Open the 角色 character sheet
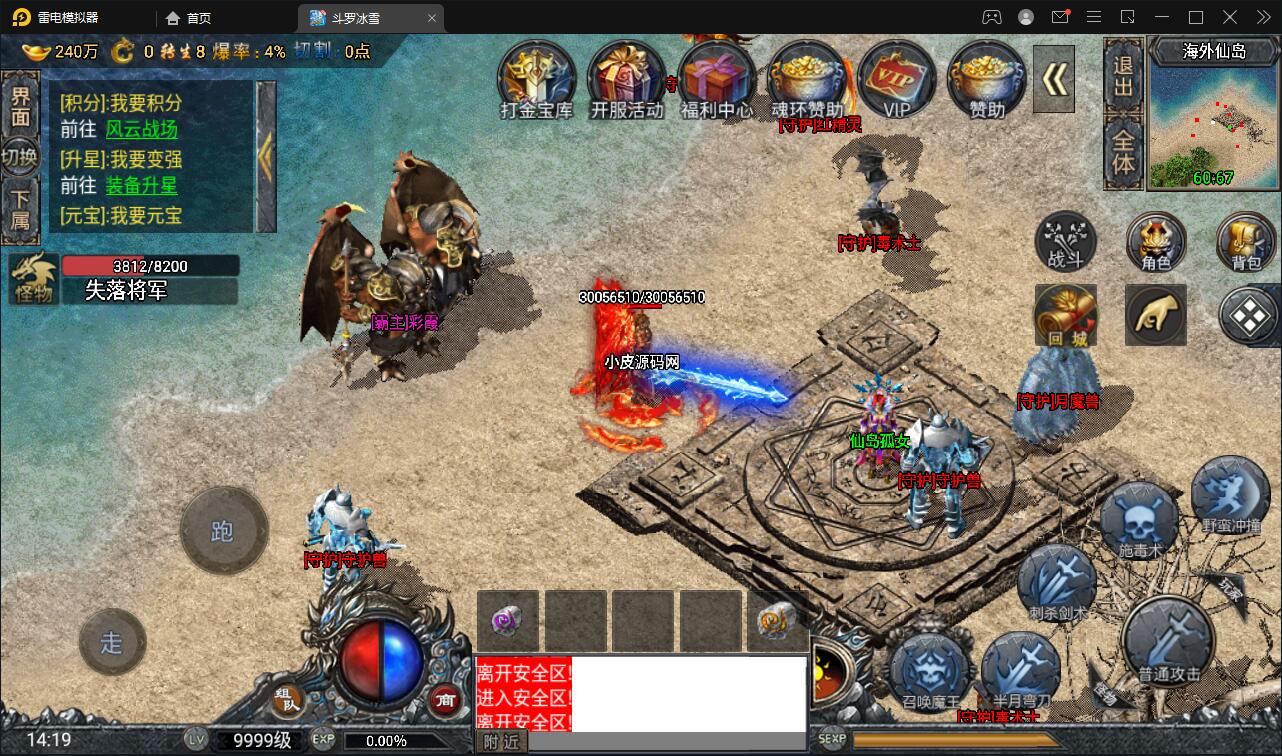 (x=1155, y=241)
